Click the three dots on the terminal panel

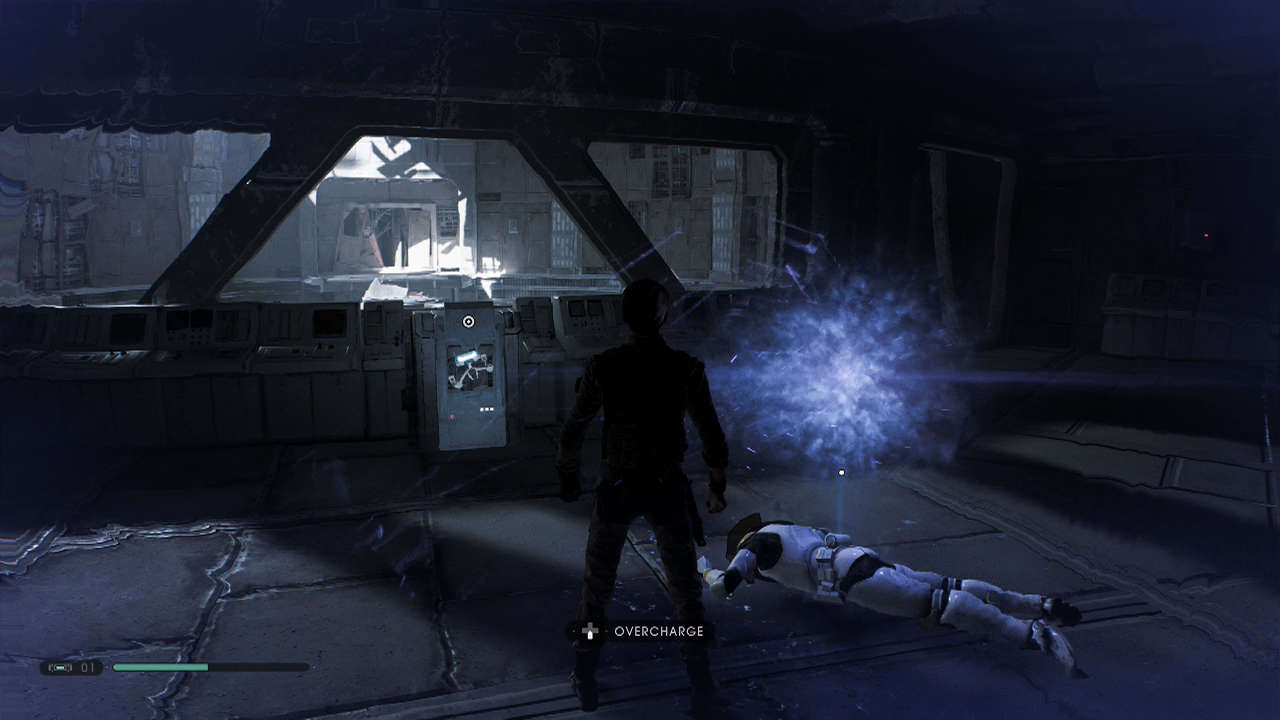click(486, 409)
